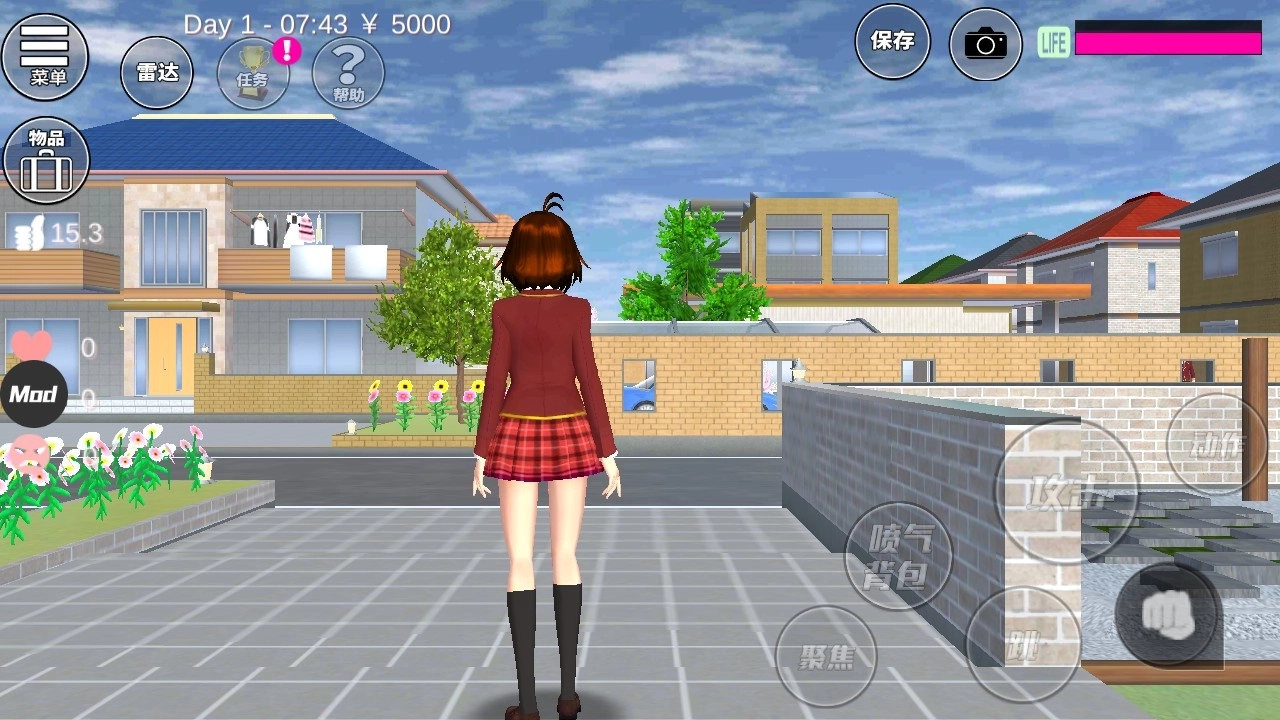Show the 帮助 help question mark
Image resolution: width=1280 pixels, height=720 pixels.
tap(348, 73)
